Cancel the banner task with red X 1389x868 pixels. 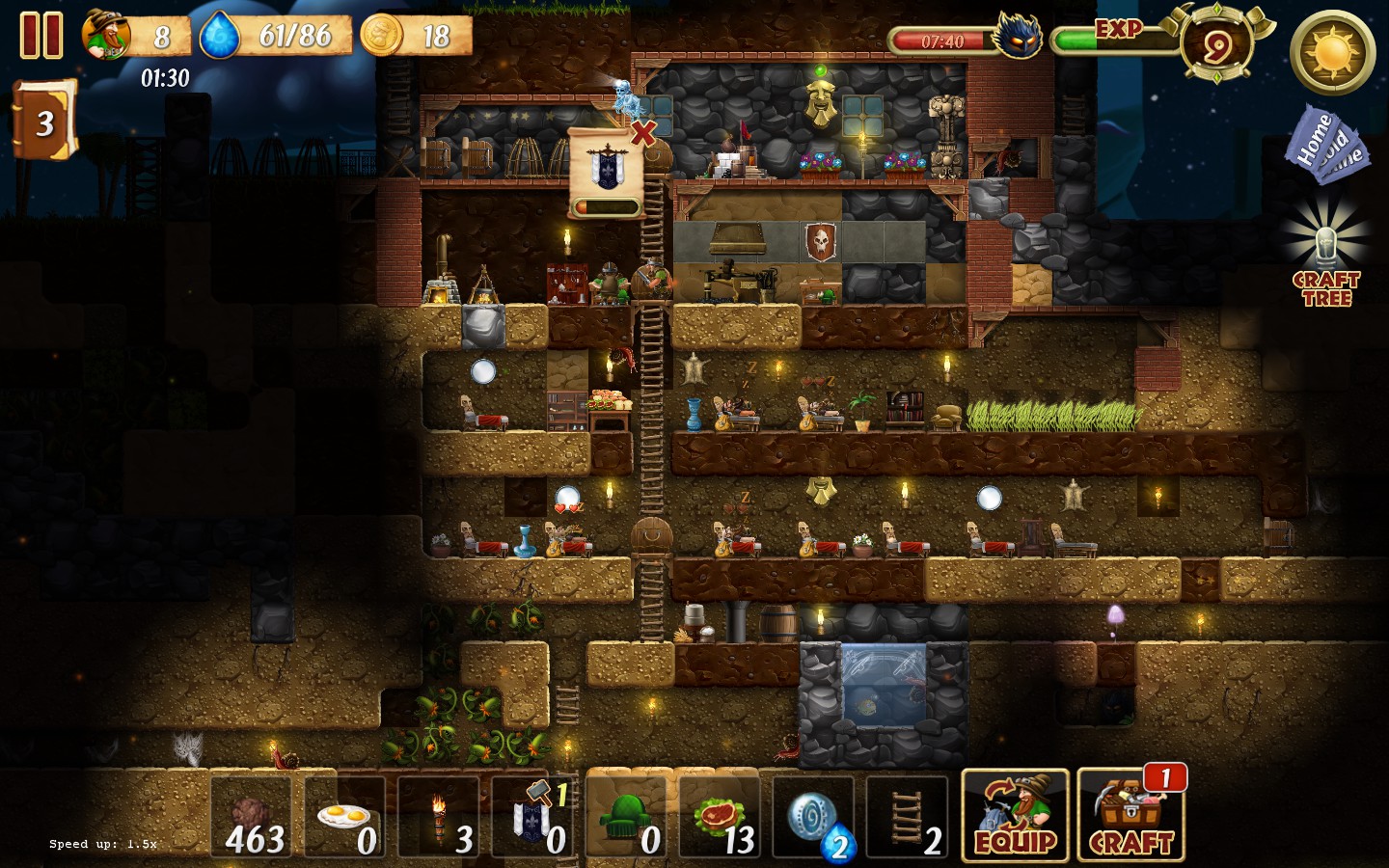click(643, 133)
